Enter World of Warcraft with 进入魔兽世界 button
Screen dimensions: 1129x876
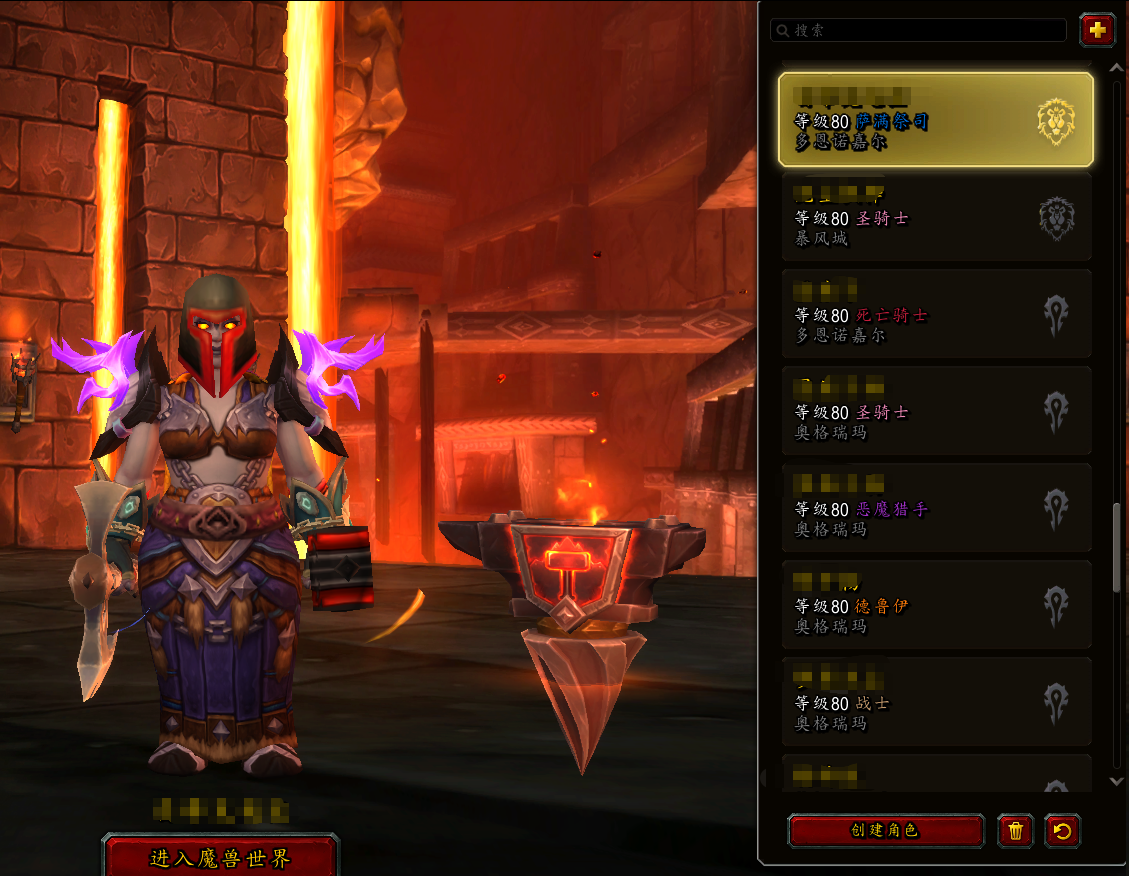(220, 858)
